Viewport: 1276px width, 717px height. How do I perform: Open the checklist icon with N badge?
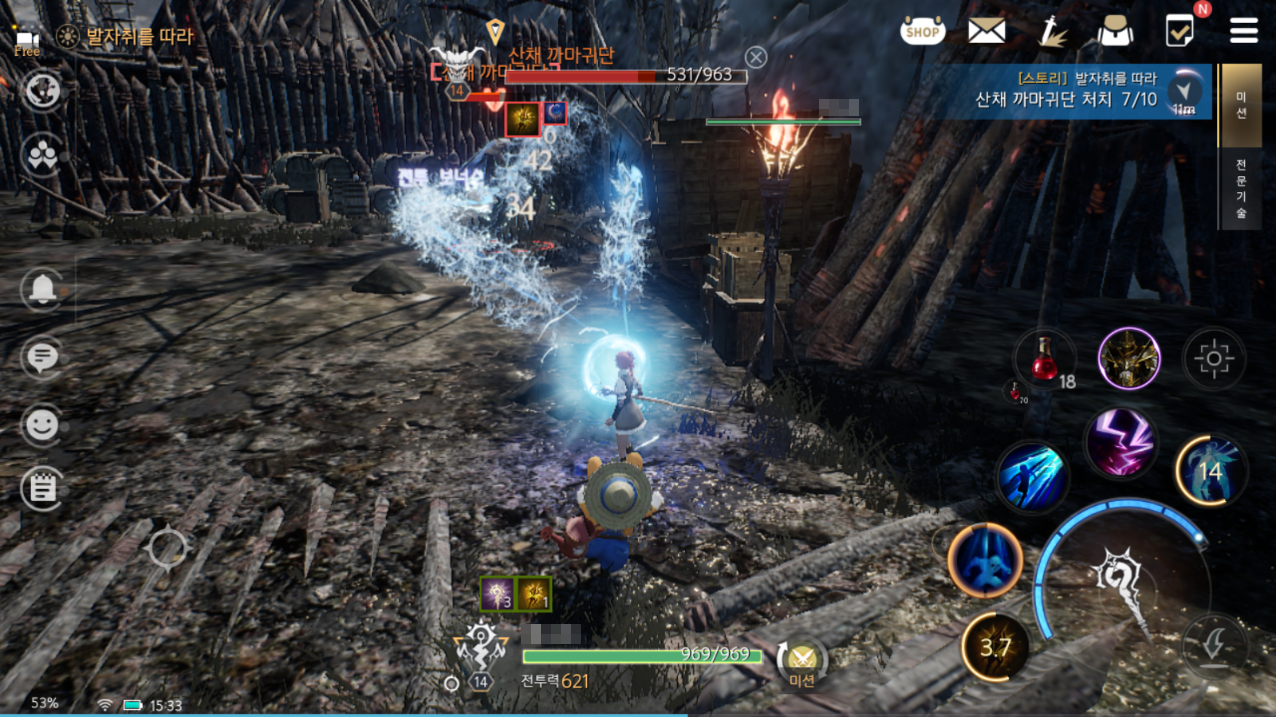point(1181,31)
